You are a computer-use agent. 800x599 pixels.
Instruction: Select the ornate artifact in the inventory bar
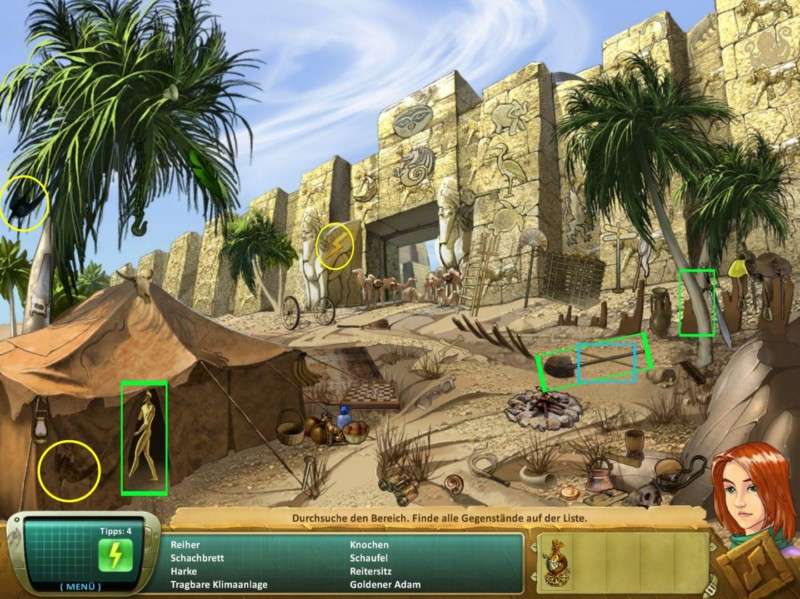(x=553, y=564)
